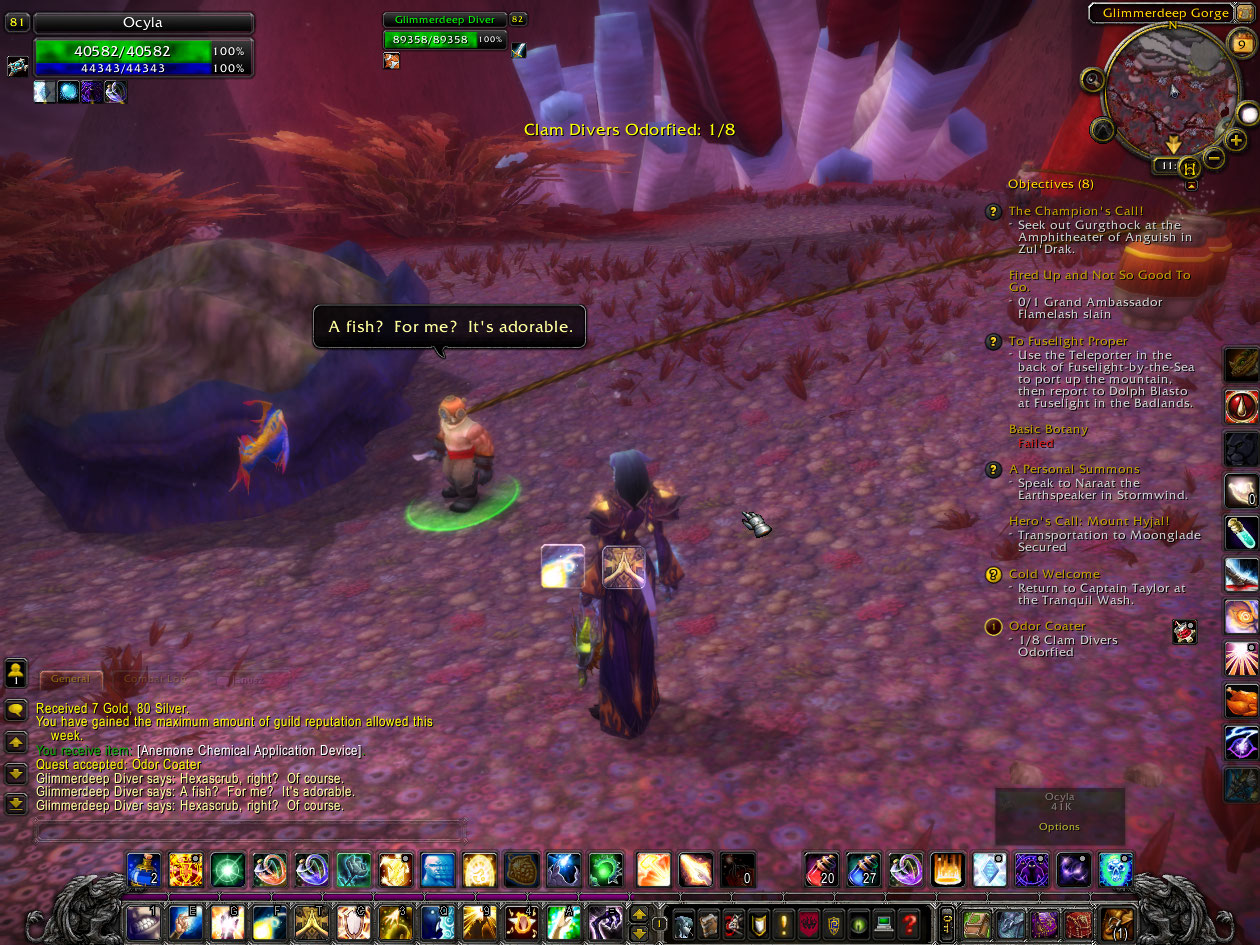This screenshot has height=945, width=1260.
Task: Collapse the Objectives tracker with the arrow button
Action: [1191, 185]
